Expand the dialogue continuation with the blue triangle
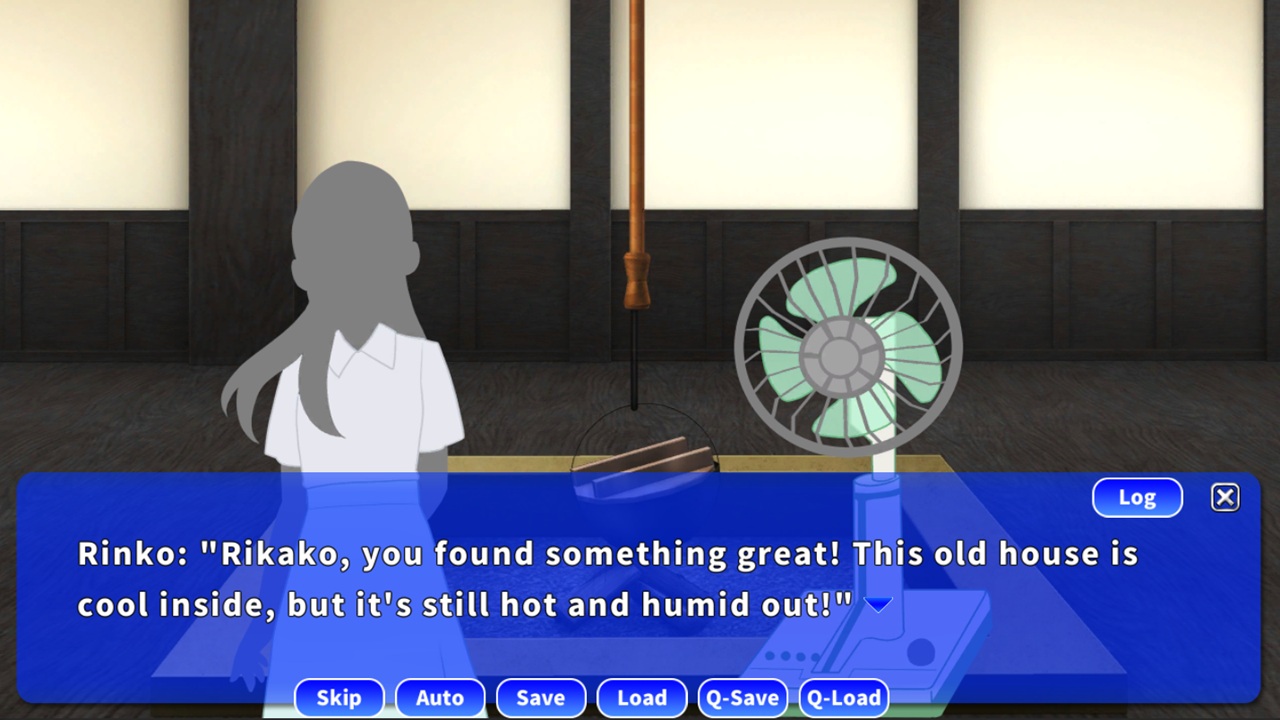1280x720 pixels. point(878,603)
